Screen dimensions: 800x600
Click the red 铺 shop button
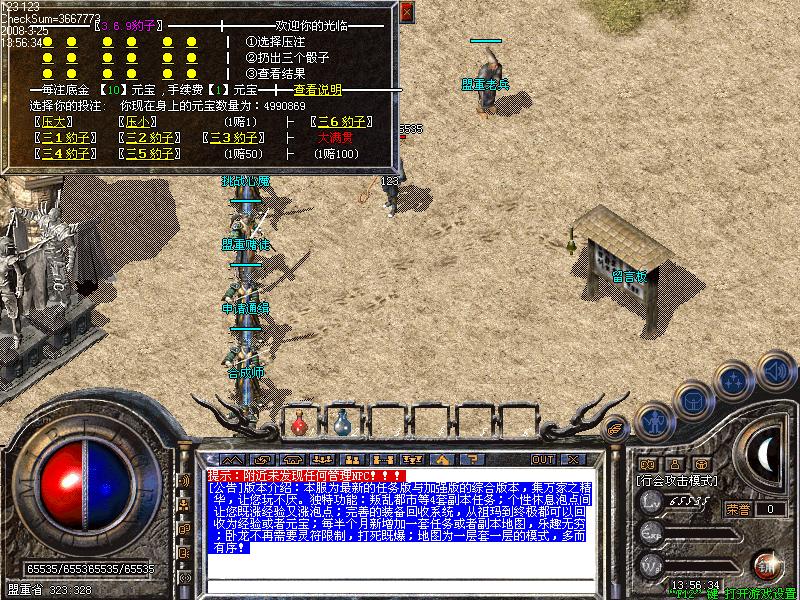pyautogui.click(x=769, y=564)
